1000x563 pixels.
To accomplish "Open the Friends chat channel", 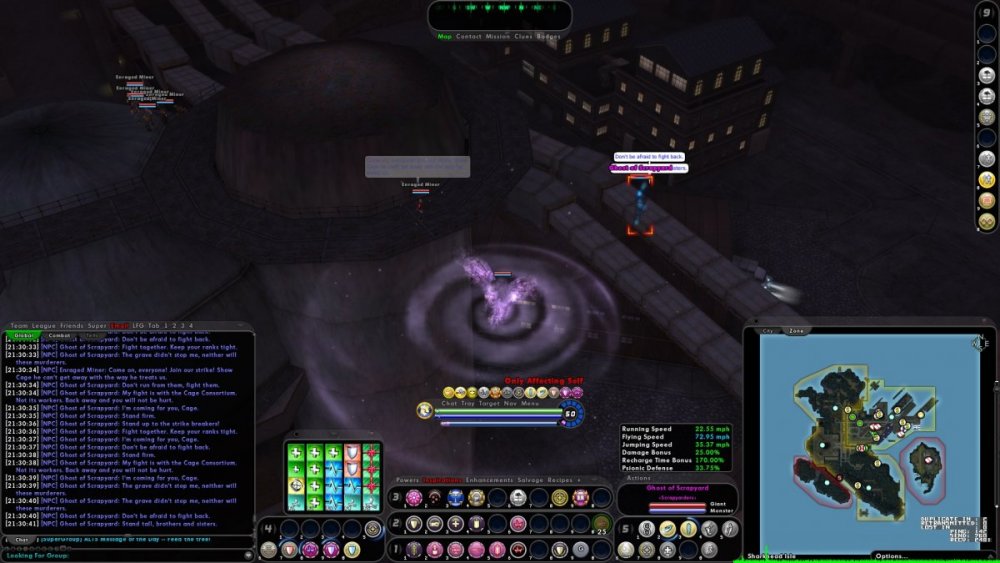I will click(71, 326).
